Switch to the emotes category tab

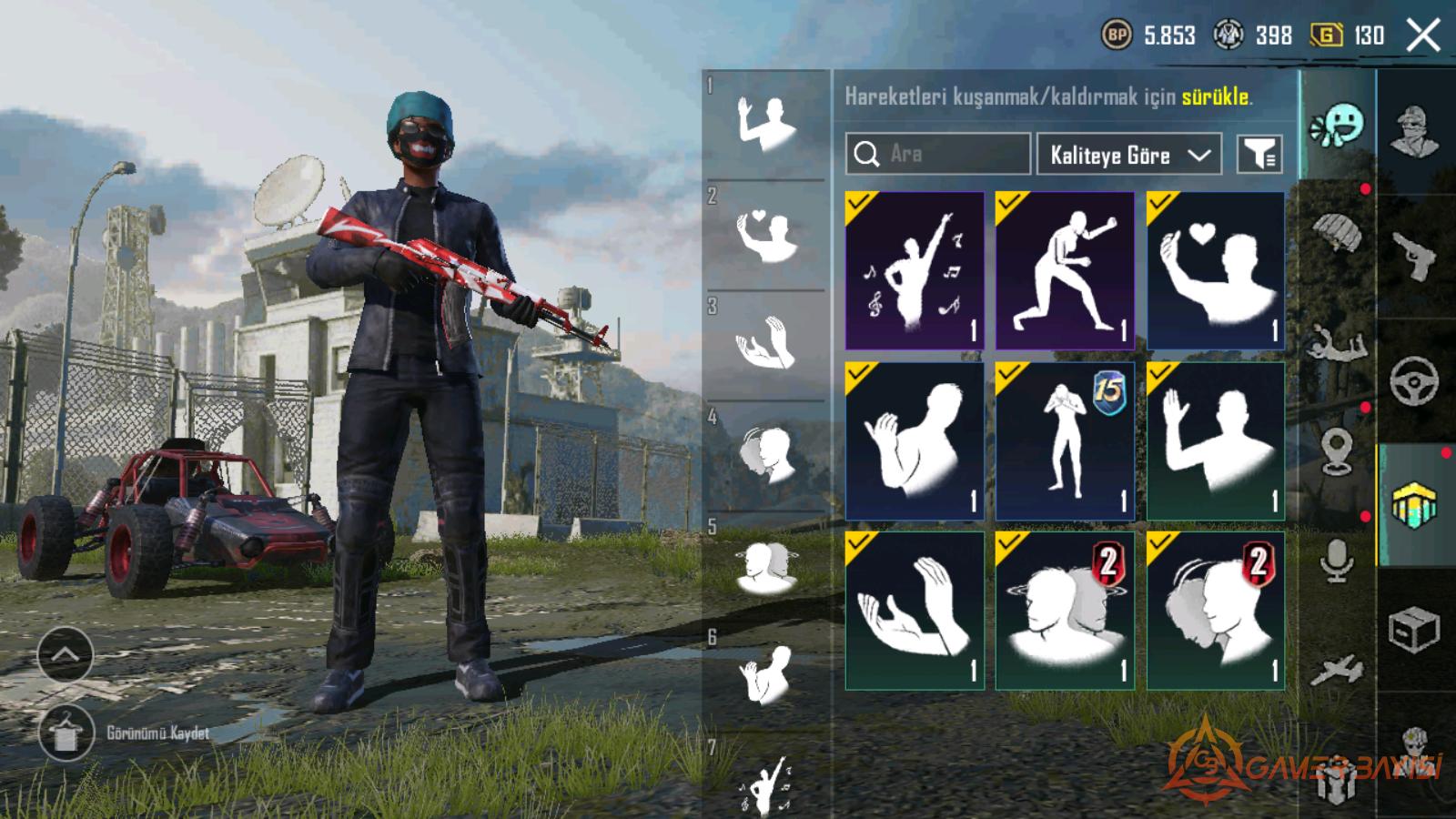1338,126
